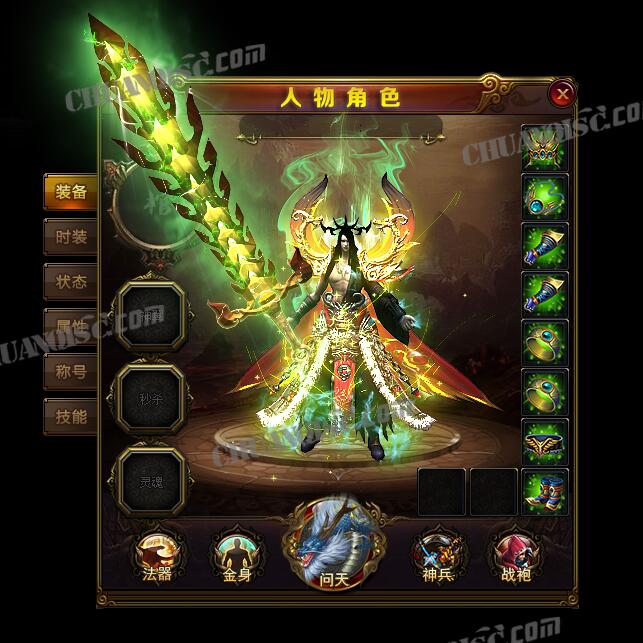
Task: Show the 属性 attributes tab
Action: pyautogui.click(x=71, y=327)
